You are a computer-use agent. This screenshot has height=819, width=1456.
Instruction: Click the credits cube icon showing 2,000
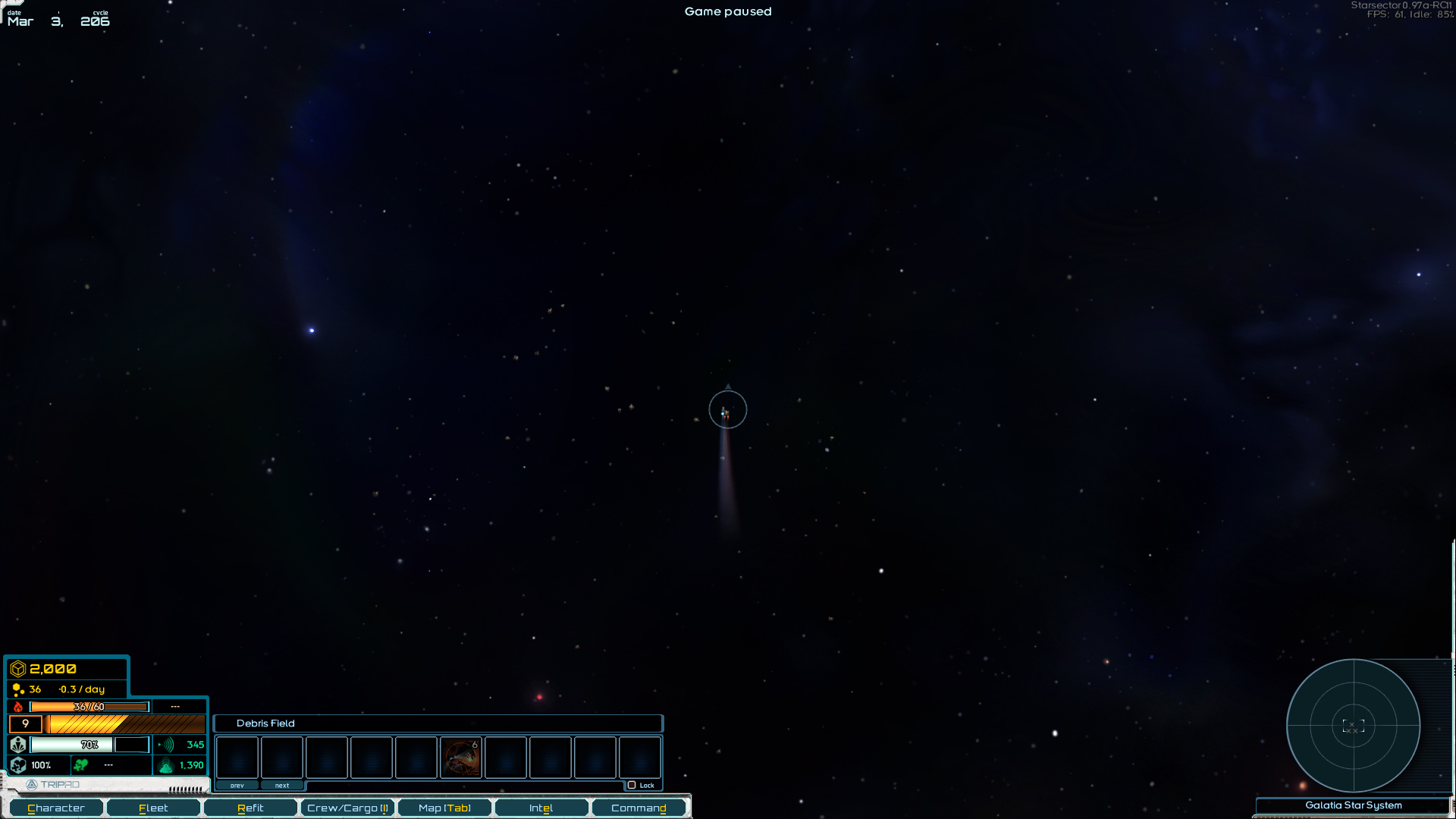tap(17, 669)
